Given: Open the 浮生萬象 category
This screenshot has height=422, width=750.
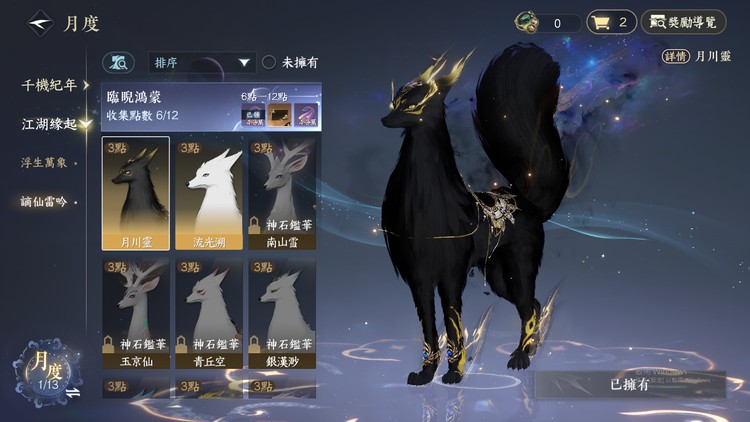Looking at the screenshot, I should coord(45,162).
